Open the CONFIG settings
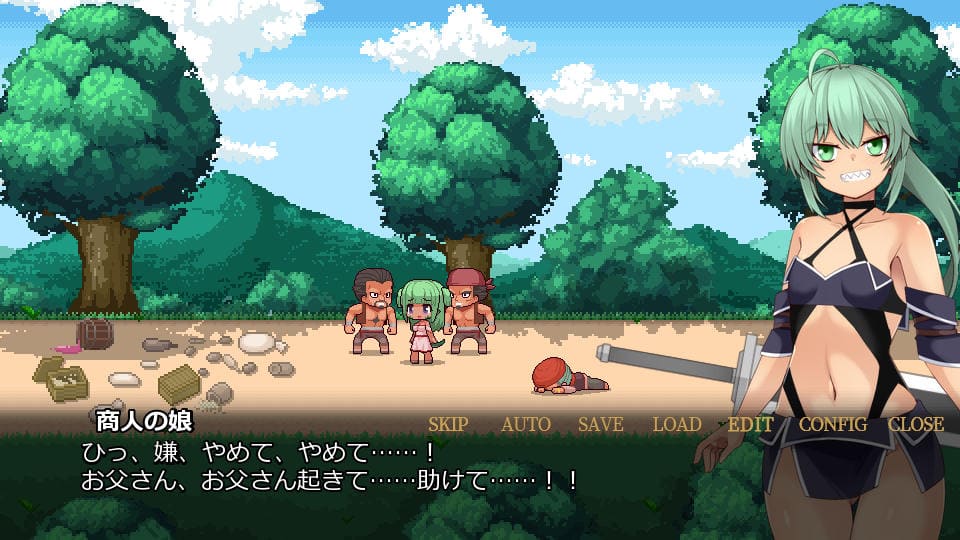The height and width of the screenshot is (540, 960). [x=832, y=424]
